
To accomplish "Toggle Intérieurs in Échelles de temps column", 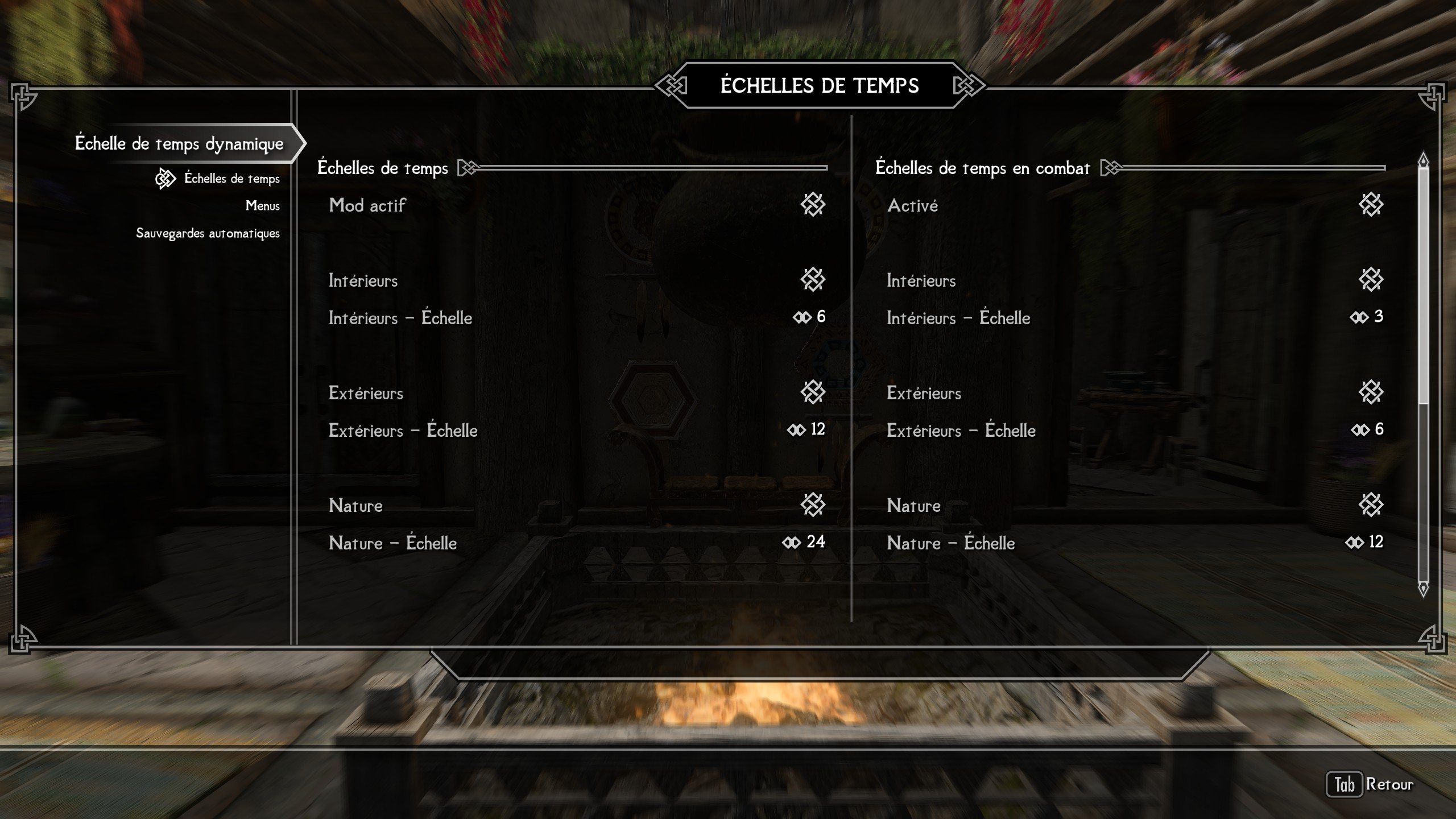I will [x=812, y=280].
